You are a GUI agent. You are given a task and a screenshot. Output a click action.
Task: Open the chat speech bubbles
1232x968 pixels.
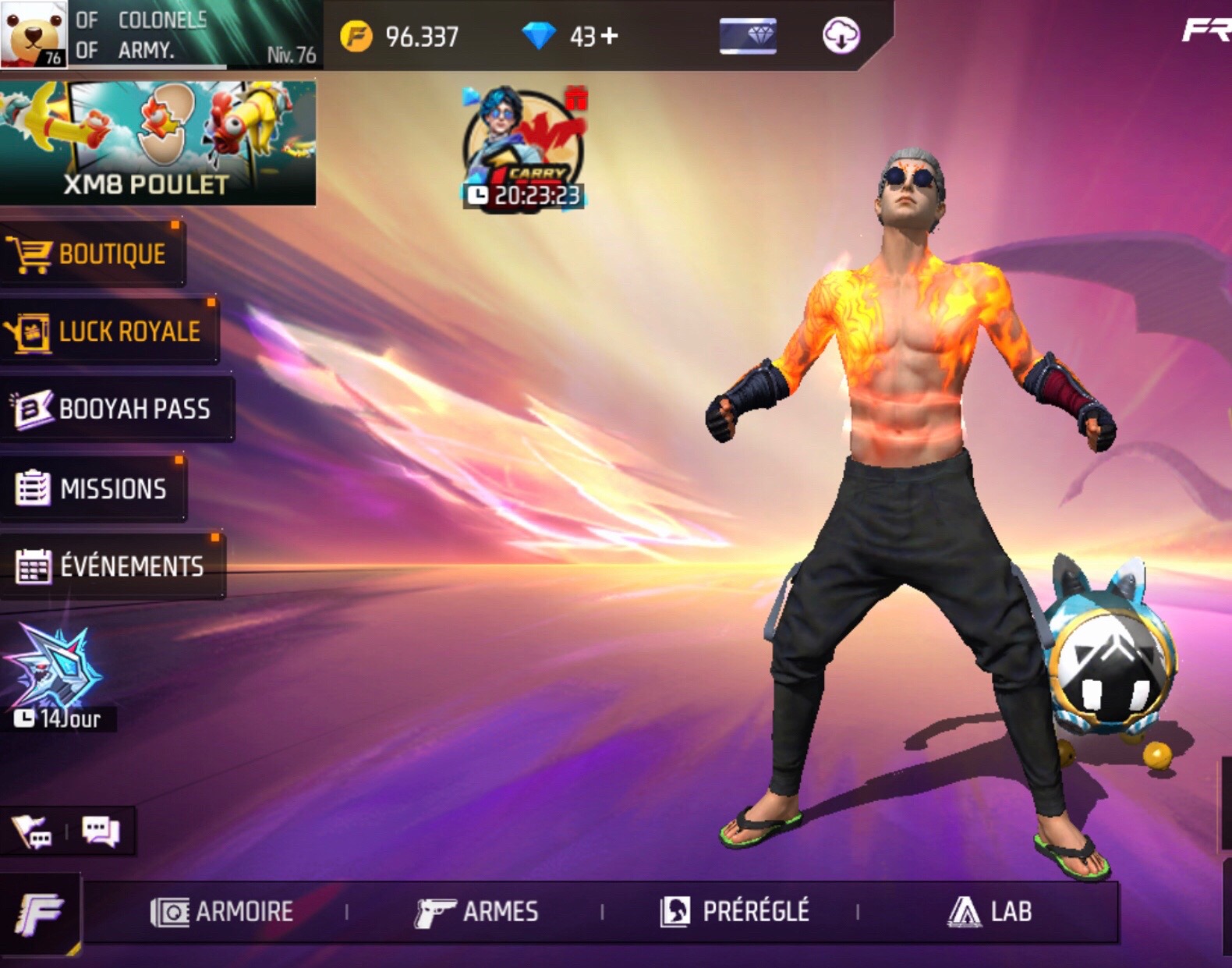tap(101, 831)
